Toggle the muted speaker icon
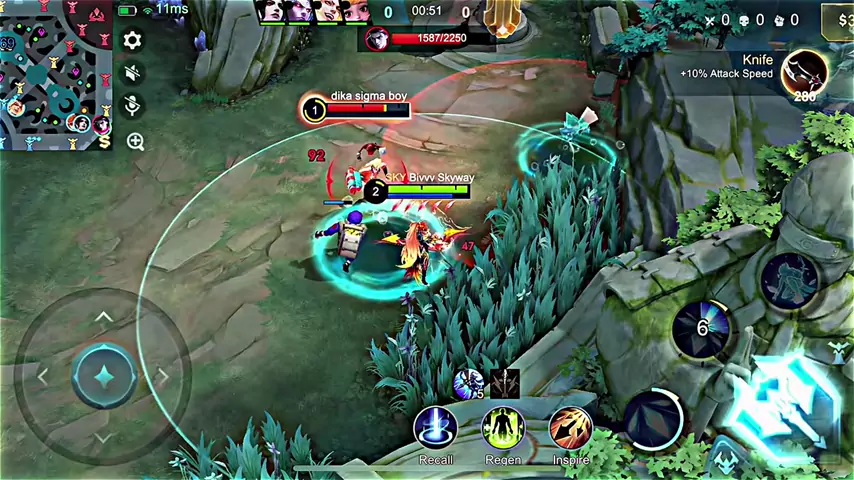Screen dimensions: 854x480 click(x=132, y=73)
